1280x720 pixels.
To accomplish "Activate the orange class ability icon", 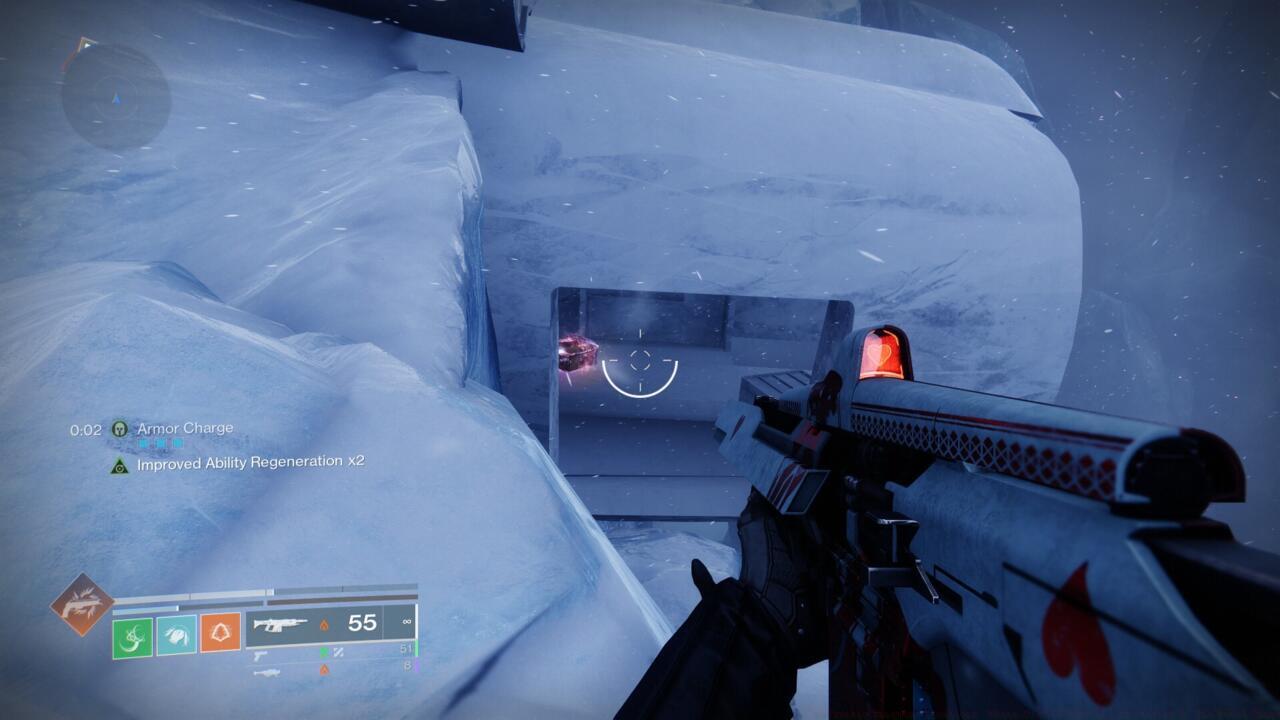I will tap(220, 633).
